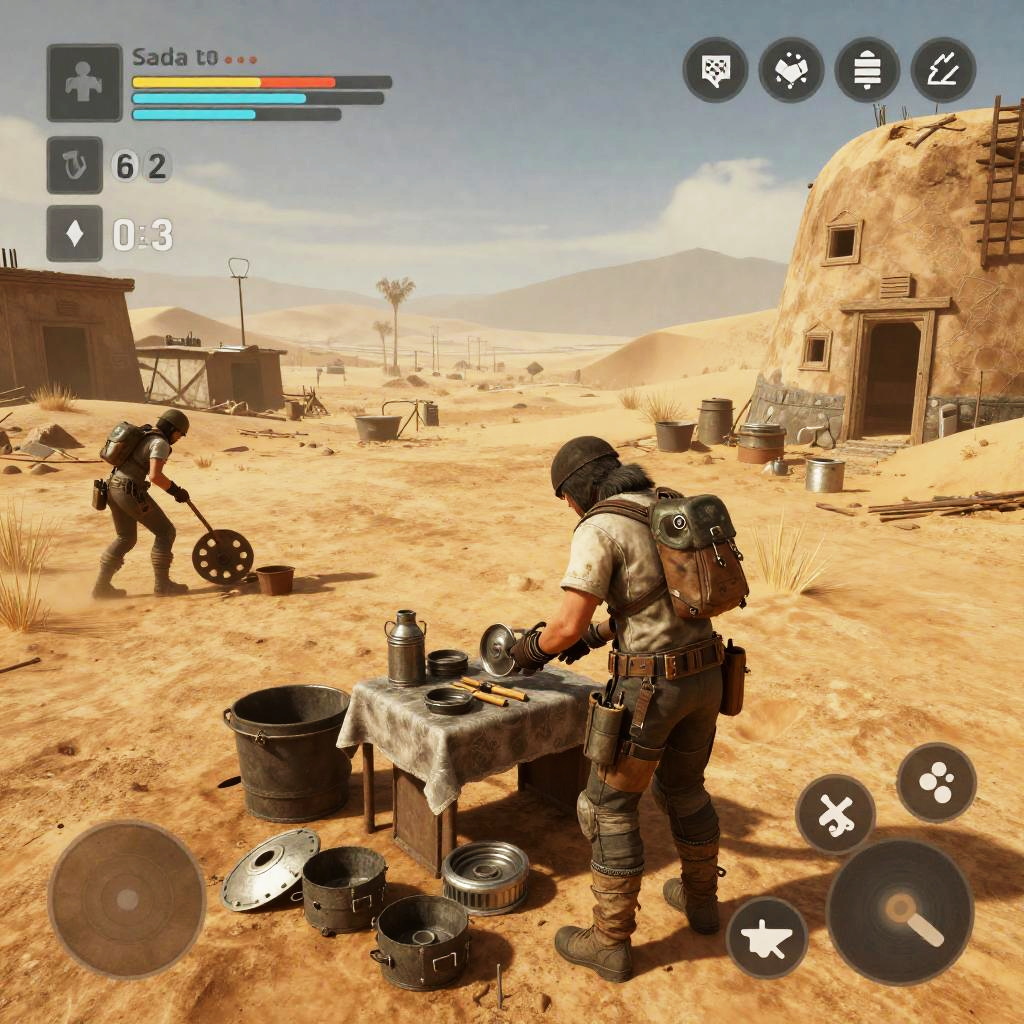This screenshot has height=1024, width=1024.
Task: Open the anvil crafting button
Action: pos(767,937)
